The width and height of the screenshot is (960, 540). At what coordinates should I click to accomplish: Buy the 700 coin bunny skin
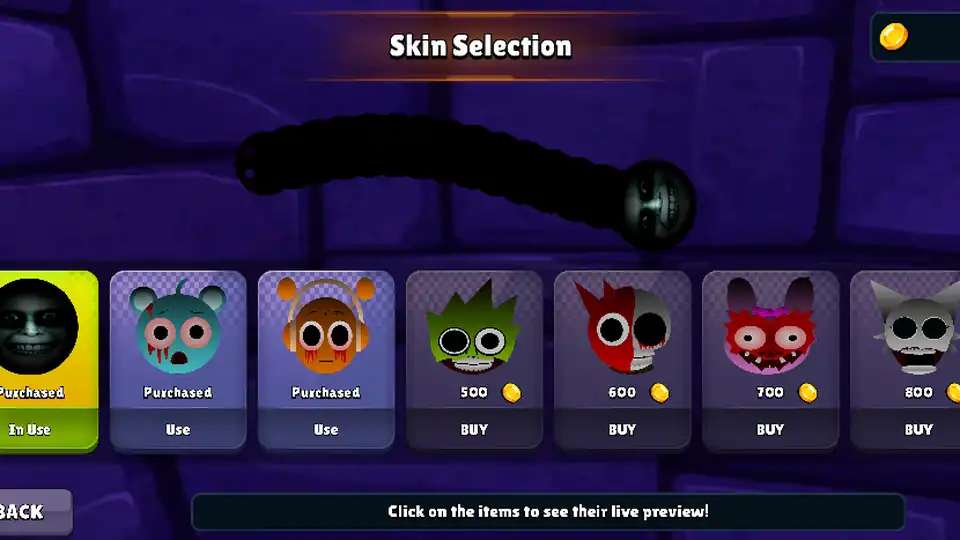pyautogui.click(x=770, y=430)
